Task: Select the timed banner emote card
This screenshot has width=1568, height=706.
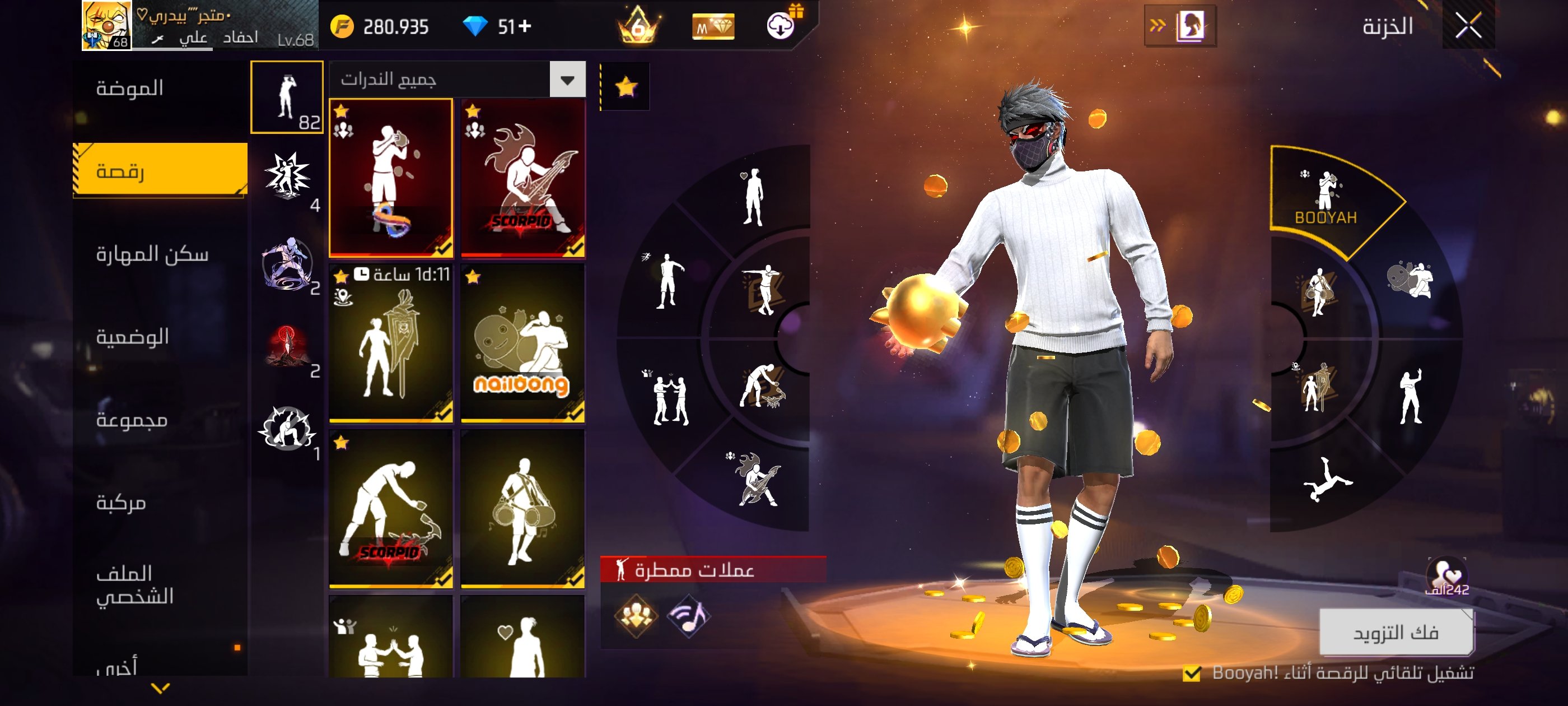Action: [x=391, y=343]
